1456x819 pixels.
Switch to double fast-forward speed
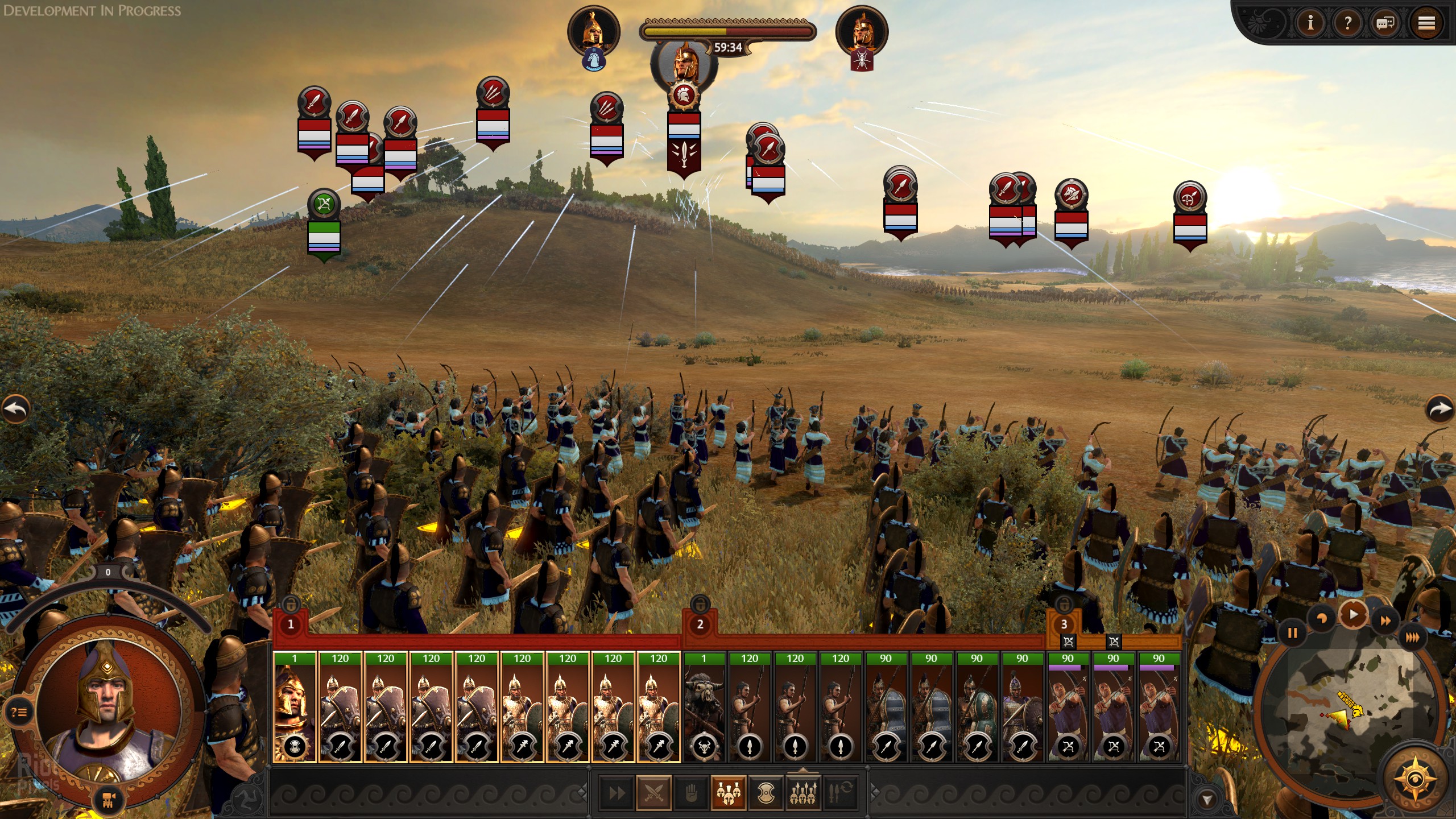click(x=1386, y=621)
